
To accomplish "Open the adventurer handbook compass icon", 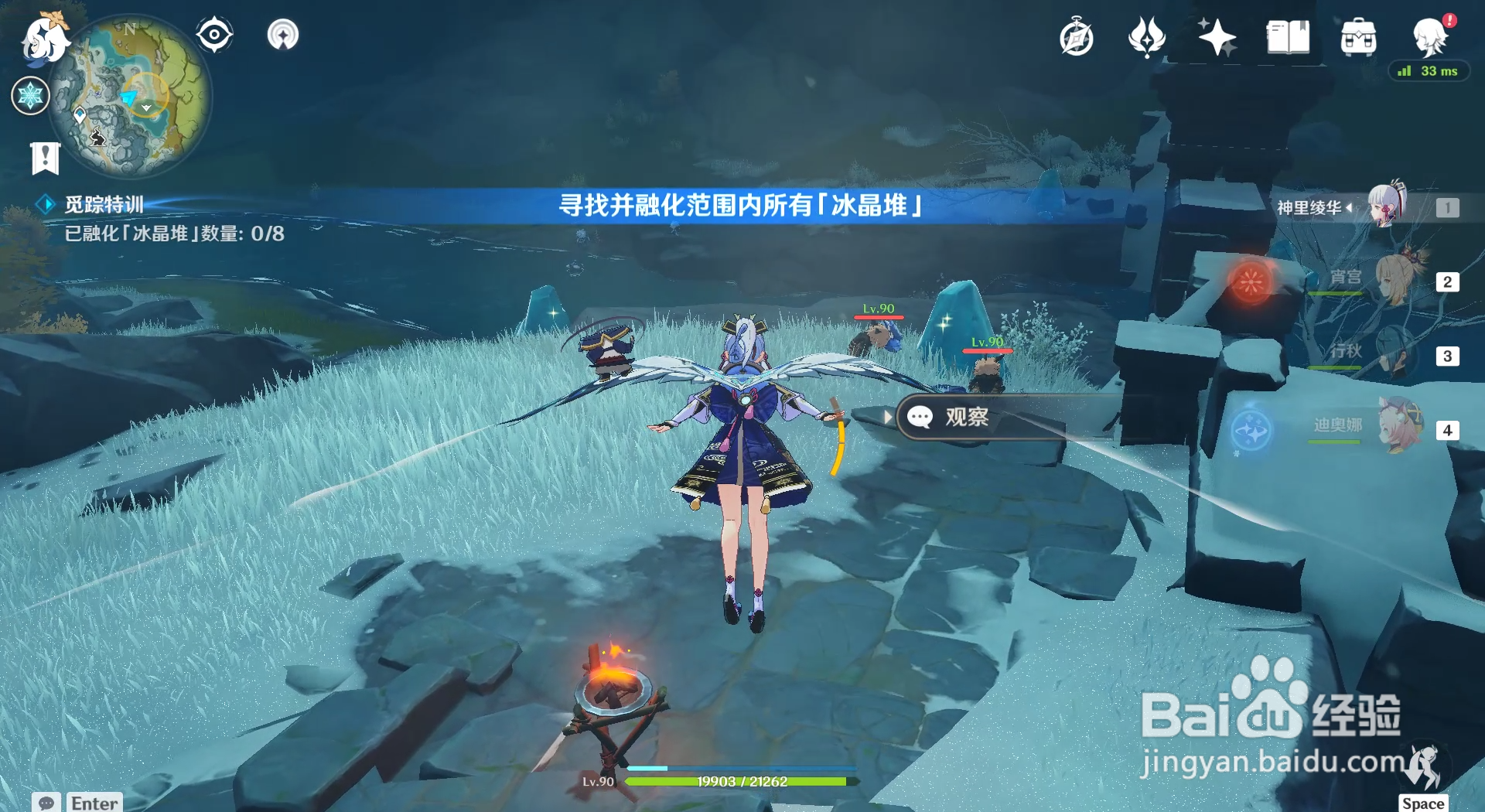I will click(x=213, y=32).
